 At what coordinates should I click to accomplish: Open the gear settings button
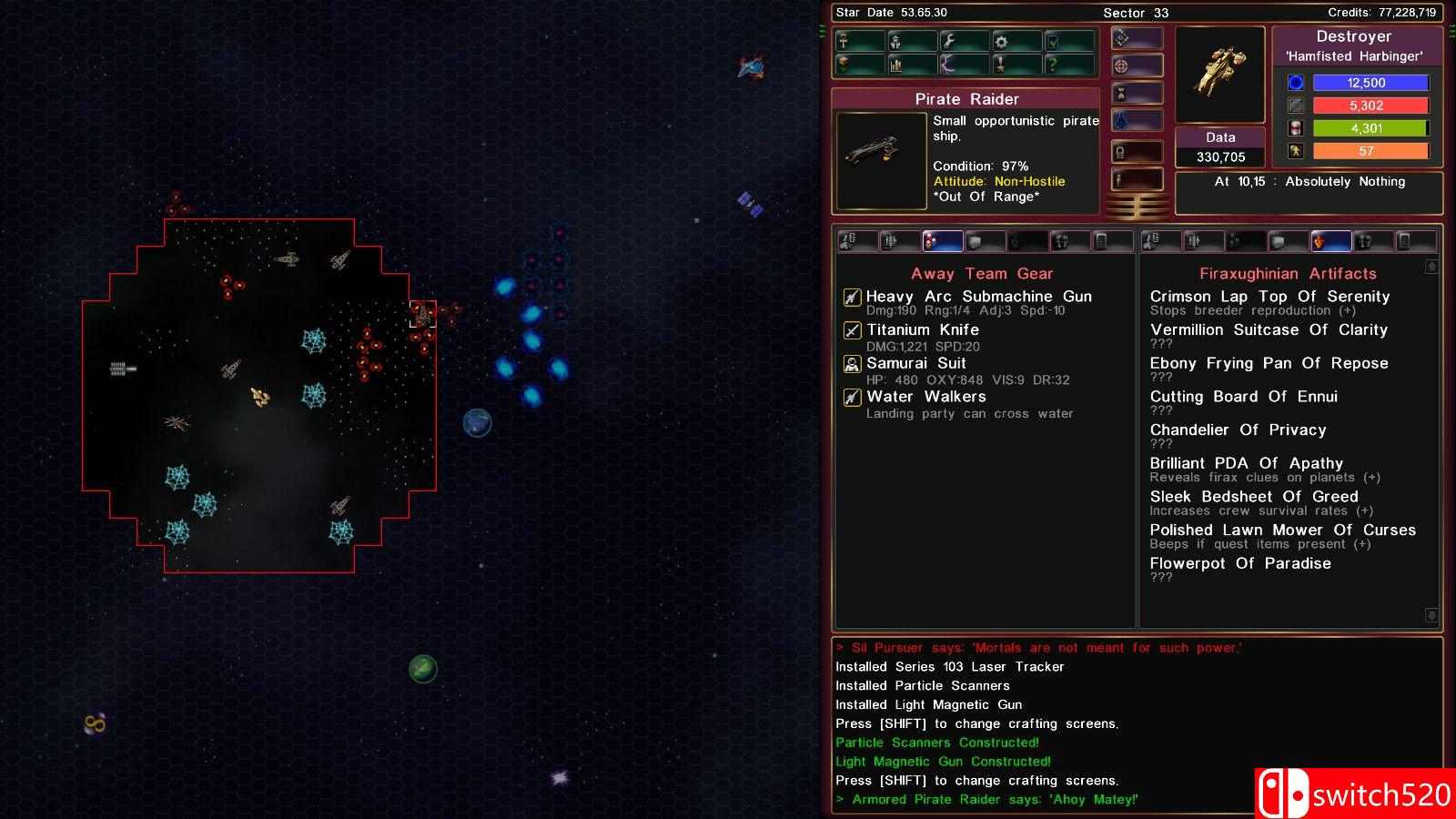1016,41
